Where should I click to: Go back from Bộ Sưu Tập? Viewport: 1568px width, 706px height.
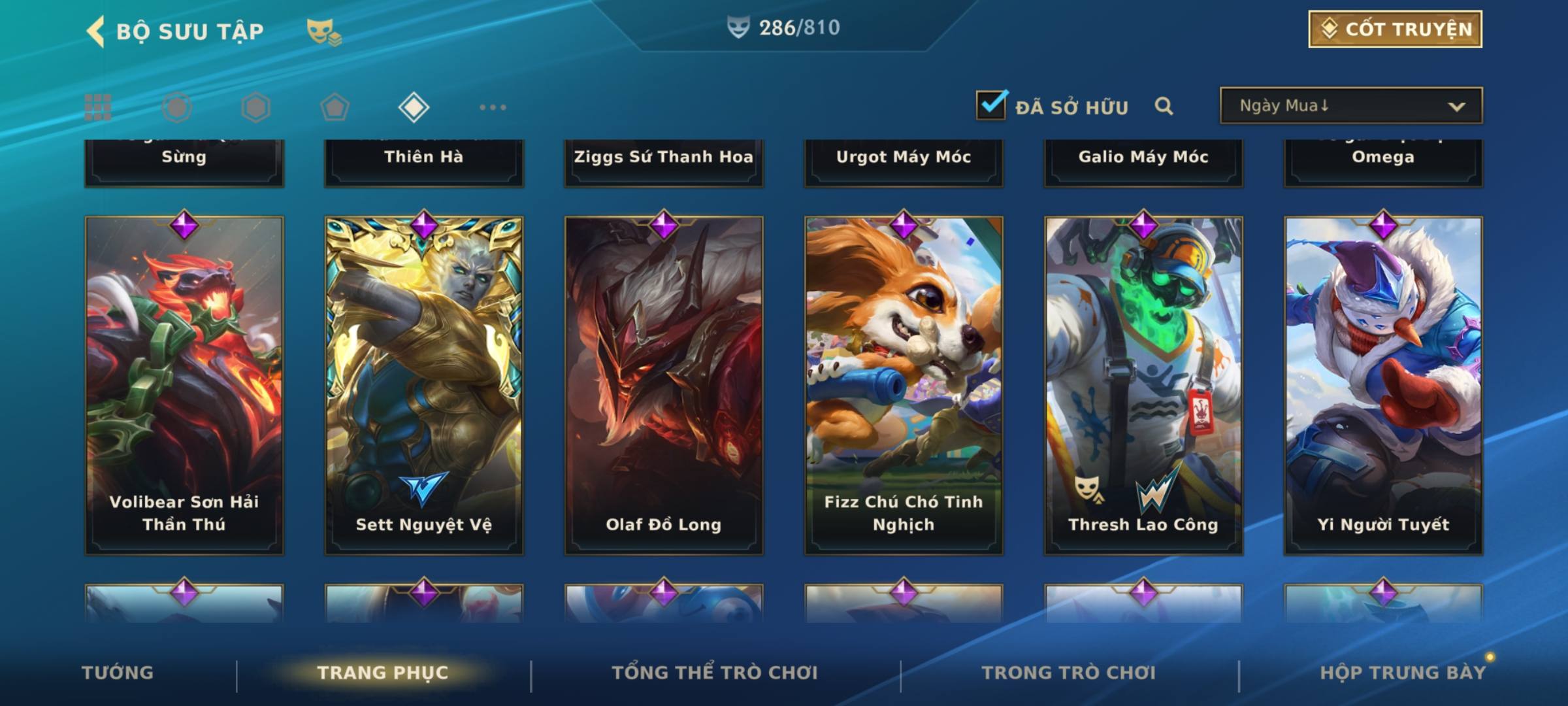97,31
